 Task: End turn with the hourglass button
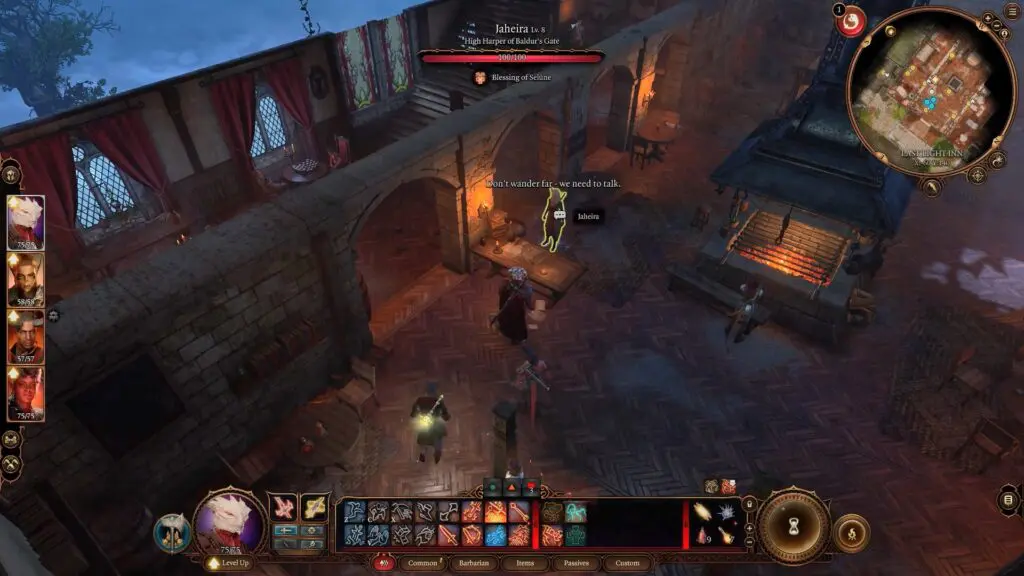click(x=793, y=526)
